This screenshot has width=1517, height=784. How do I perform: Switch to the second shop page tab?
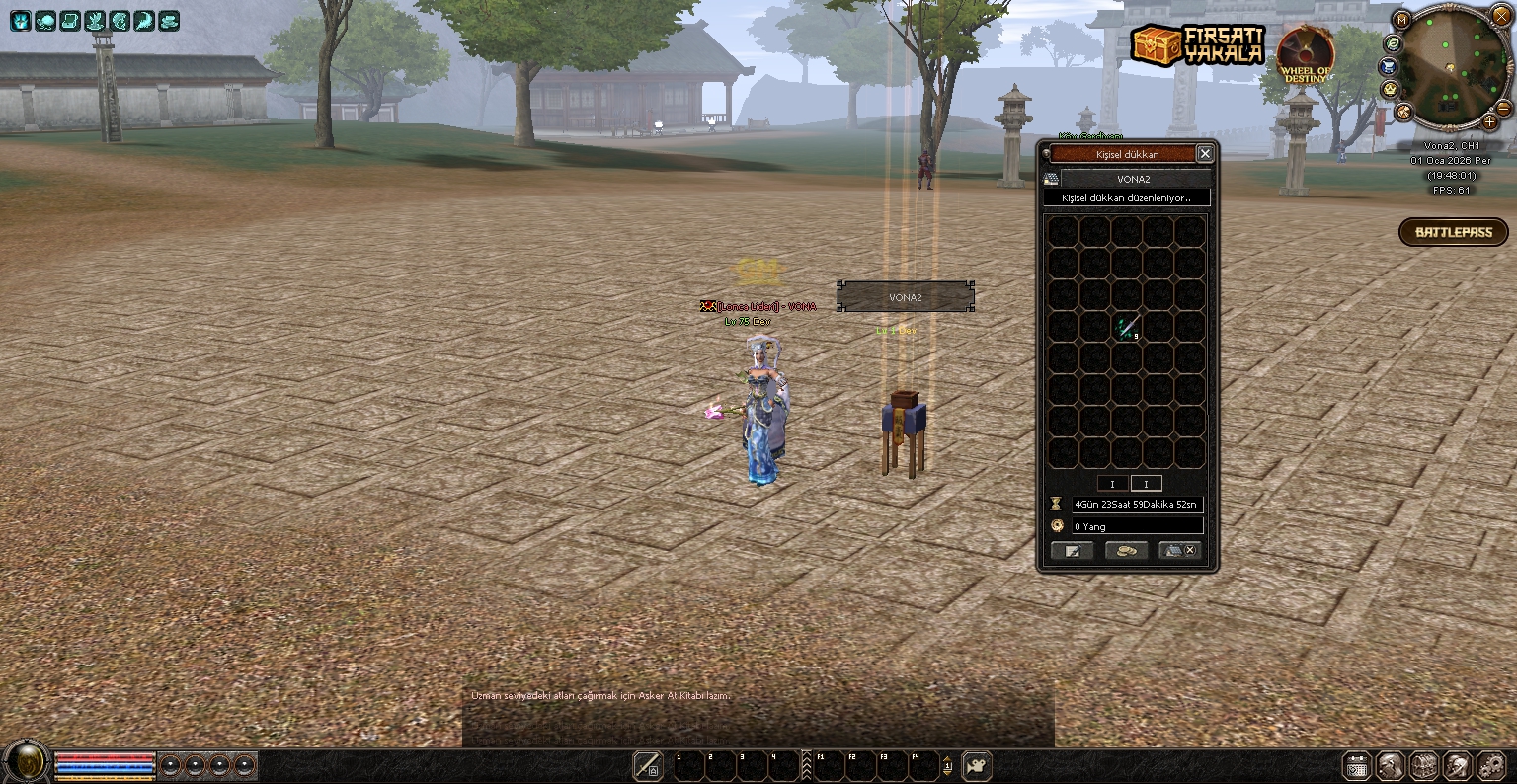[x=1146, y=484]
